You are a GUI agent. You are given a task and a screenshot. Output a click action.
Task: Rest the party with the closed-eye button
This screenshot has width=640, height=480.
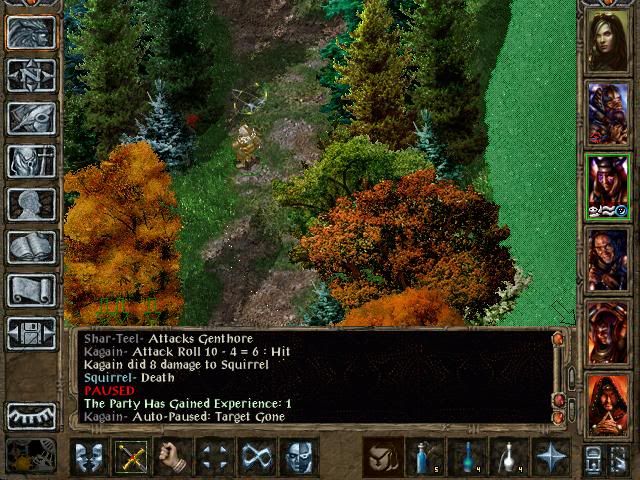coord(31,416)
